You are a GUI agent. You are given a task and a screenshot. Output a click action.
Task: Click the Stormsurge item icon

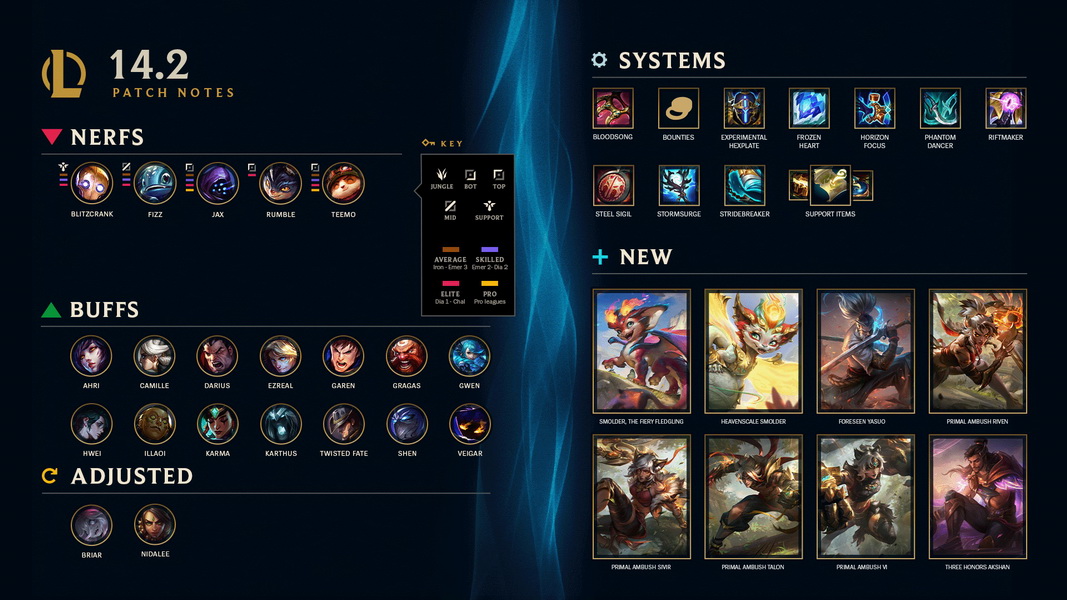point(678,186)
